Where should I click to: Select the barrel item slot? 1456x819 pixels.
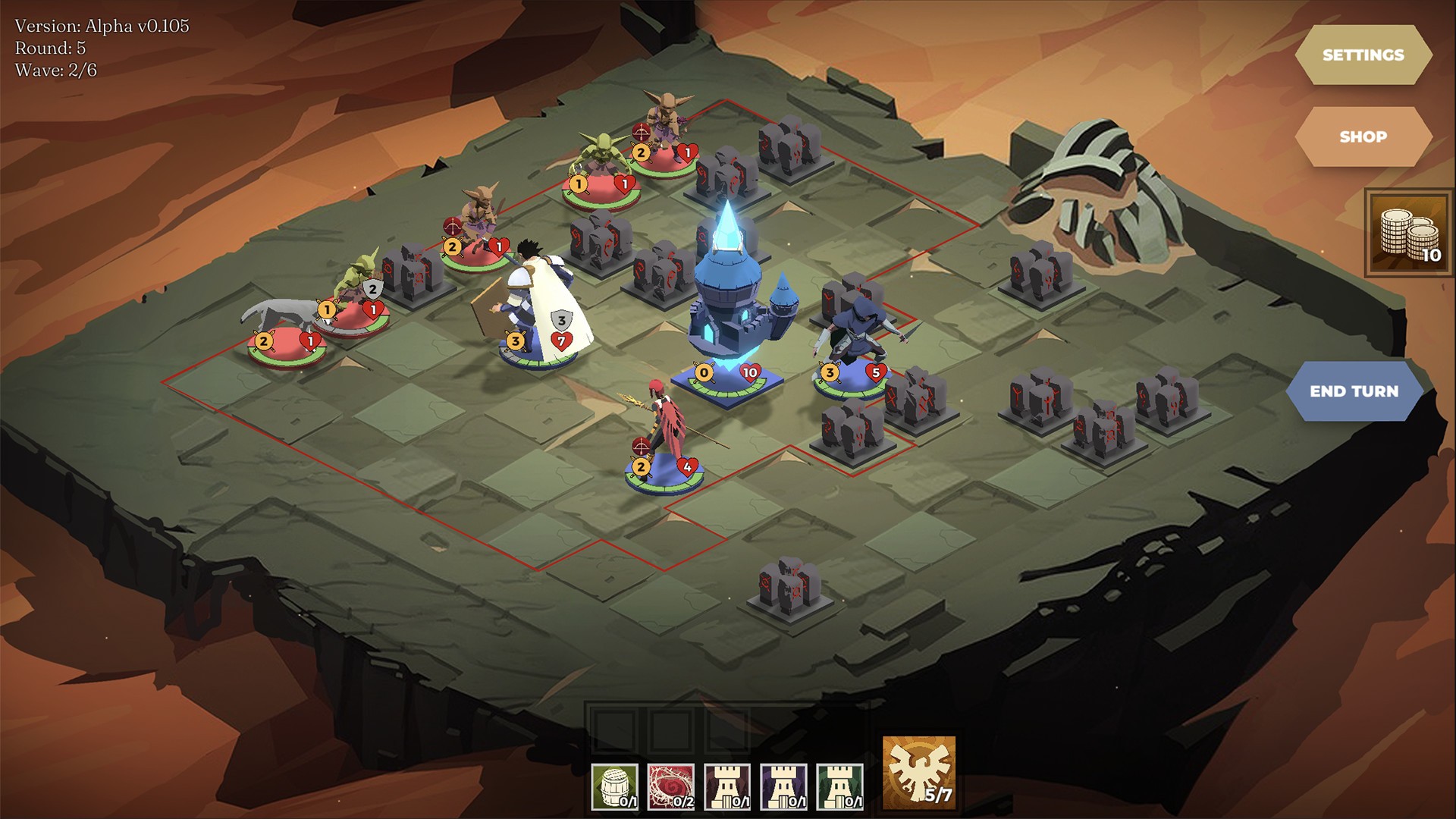[615, 786]
